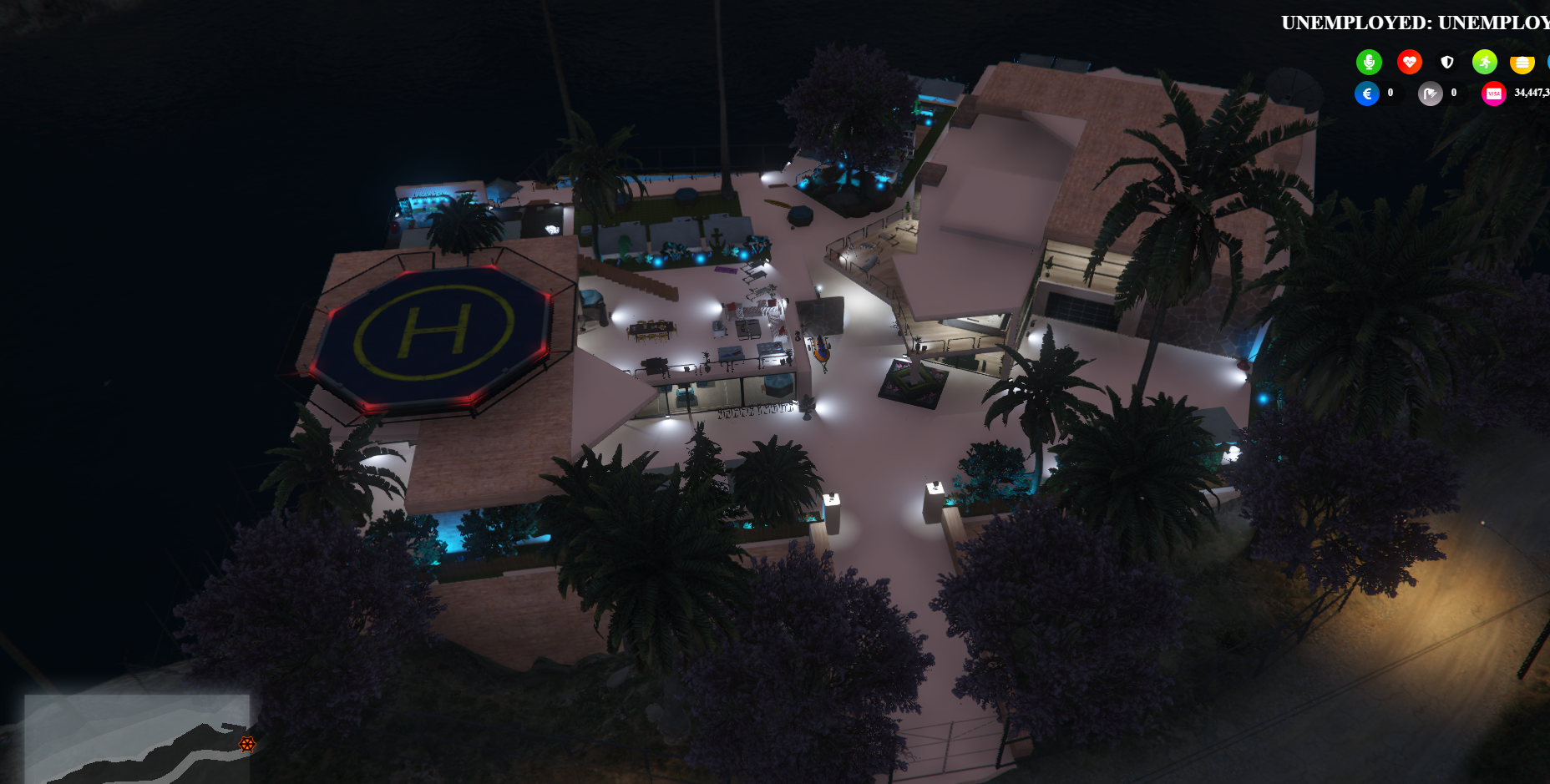Select the pink VISA bank card icon
The image size is (1550, 784).
pyautogui.click(x=1494, y=94)
